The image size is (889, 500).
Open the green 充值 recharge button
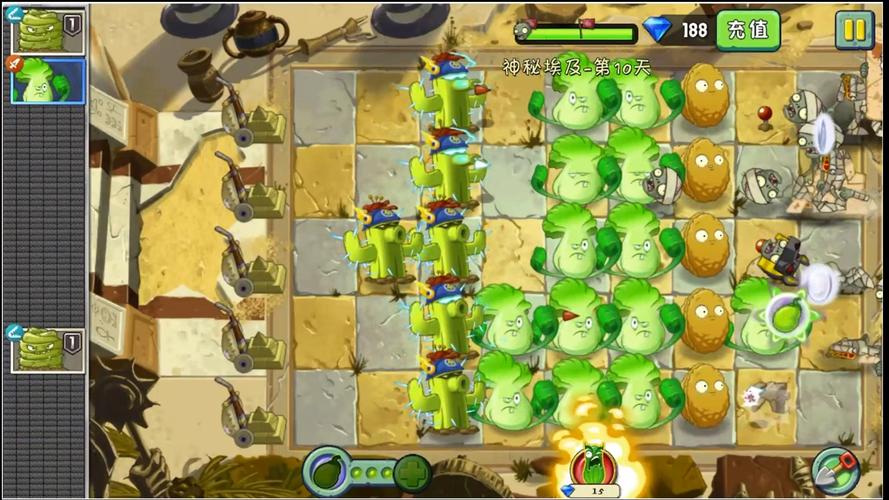tap(747, 30)
